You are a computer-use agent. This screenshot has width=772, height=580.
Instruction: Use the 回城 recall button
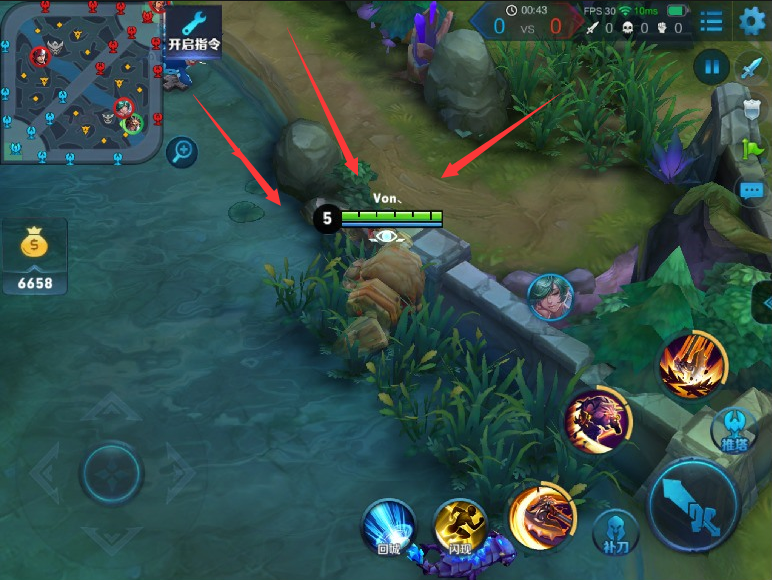(389, 527)
